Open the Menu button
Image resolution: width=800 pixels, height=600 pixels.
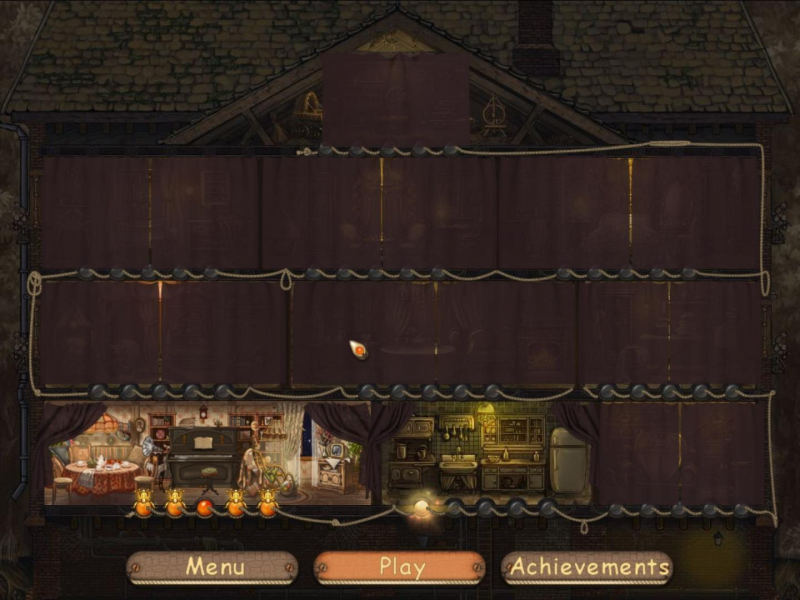click(x=212, y=567)
